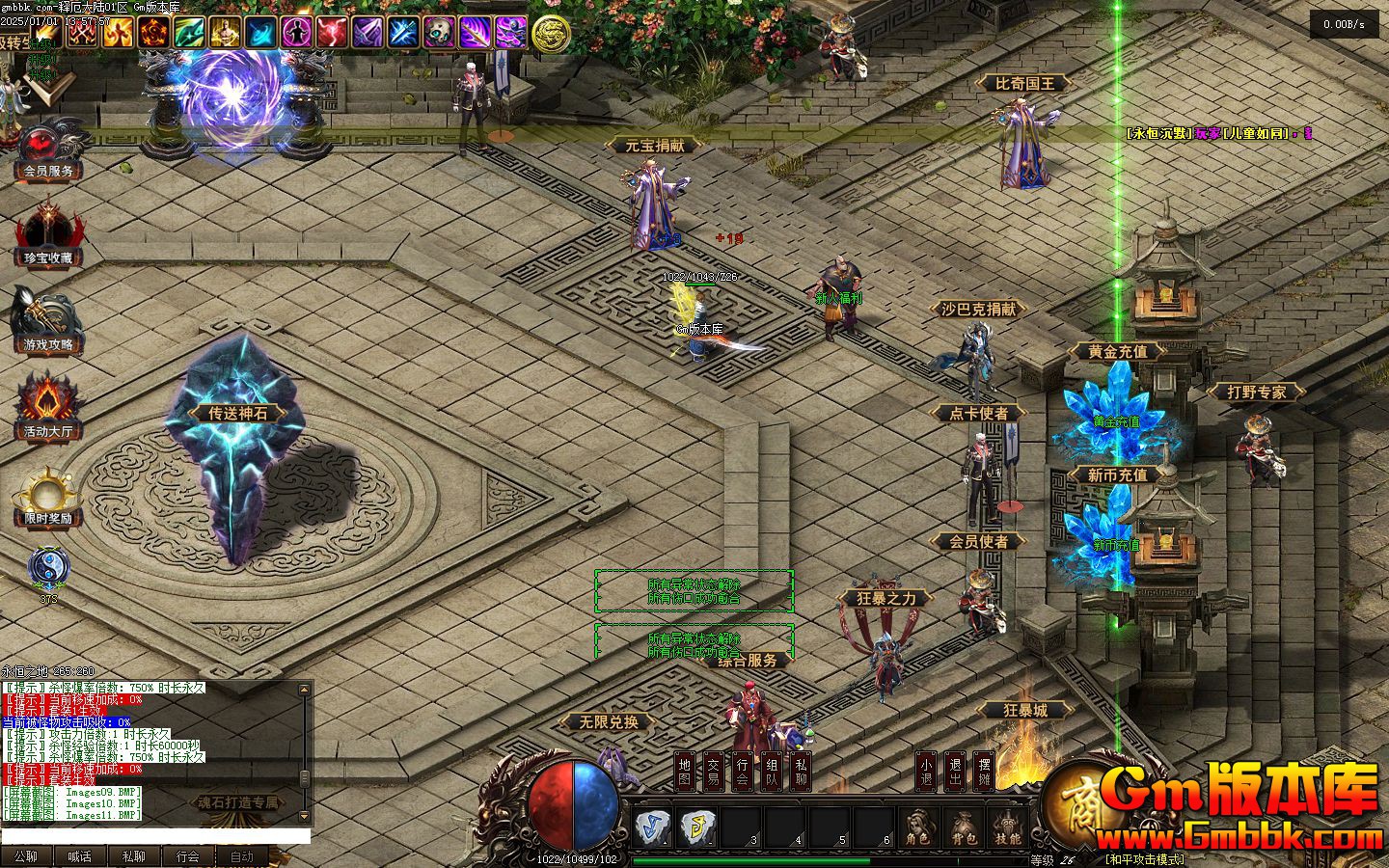Open the 摆摊 stall button

(983, 771)
